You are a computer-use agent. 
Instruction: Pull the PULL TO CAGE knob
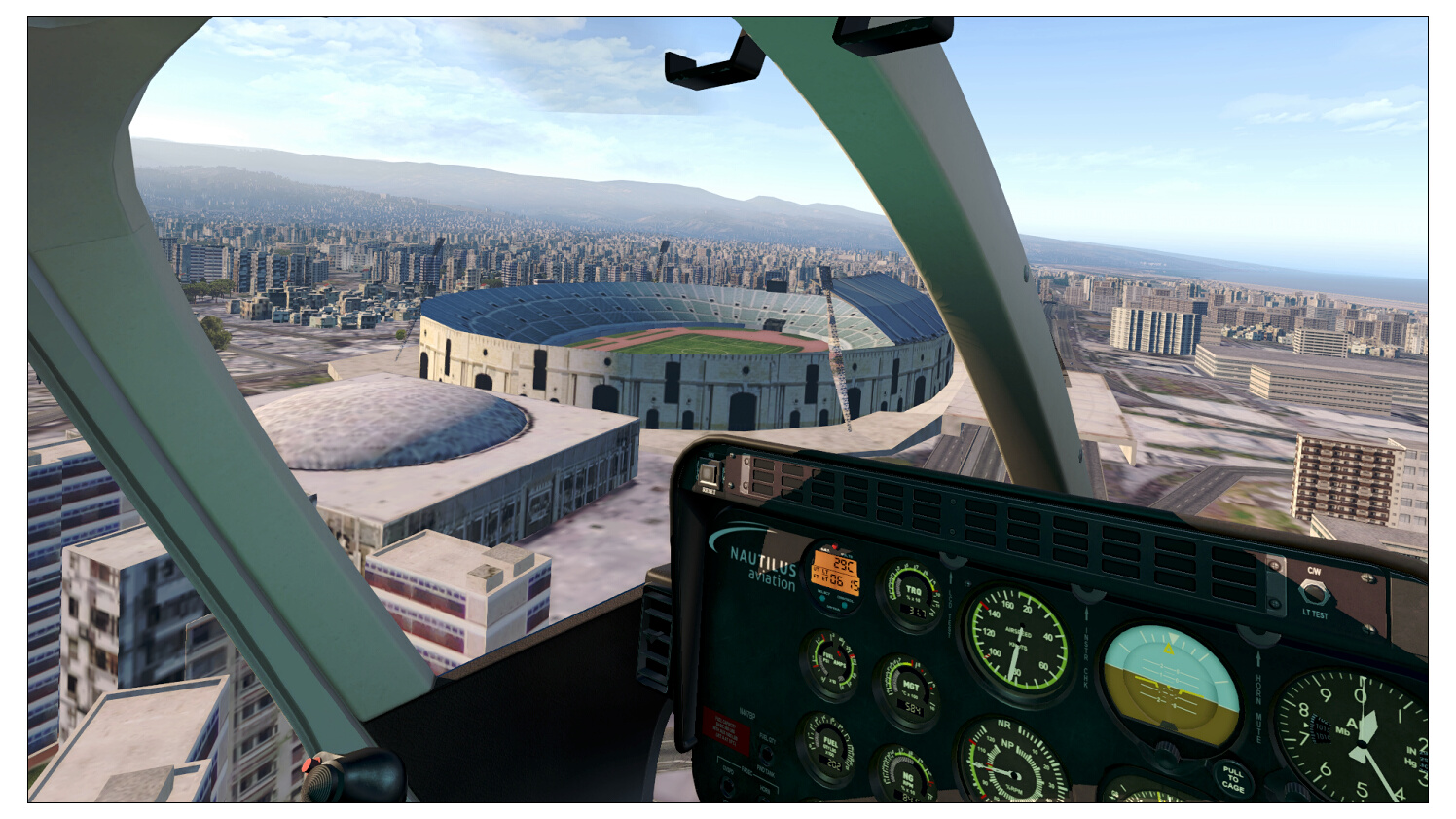[x=1232, y=779]
